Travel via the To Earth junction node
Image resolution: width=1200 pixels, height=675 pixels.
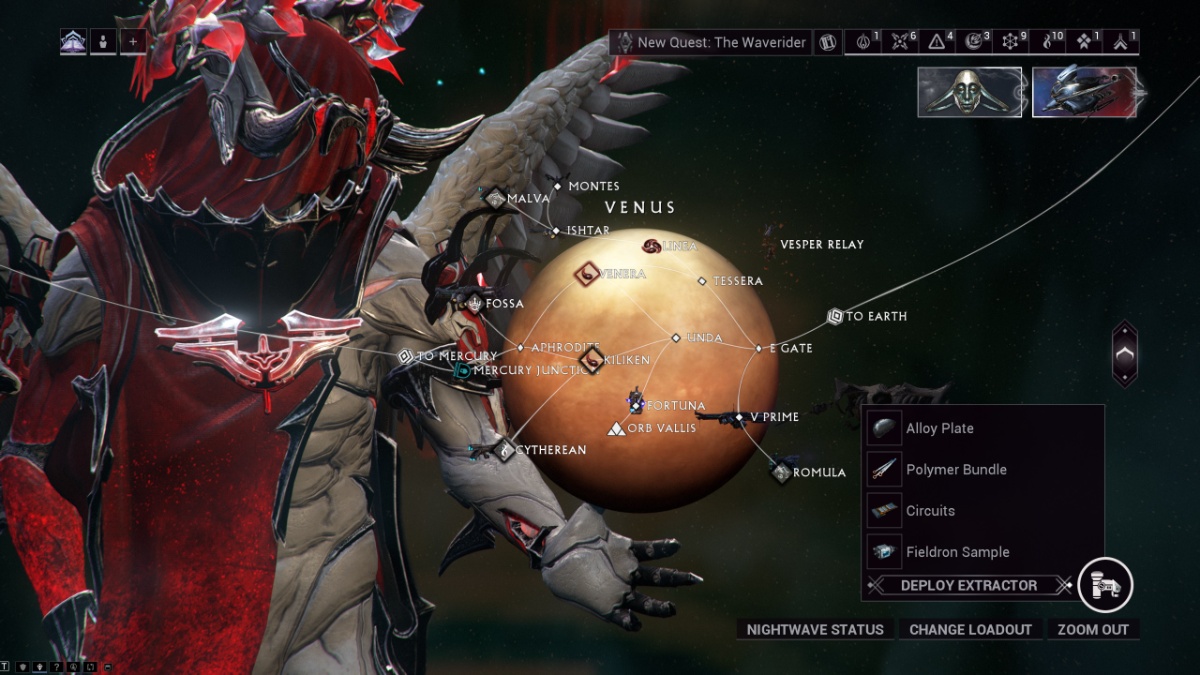pos(836,316)
